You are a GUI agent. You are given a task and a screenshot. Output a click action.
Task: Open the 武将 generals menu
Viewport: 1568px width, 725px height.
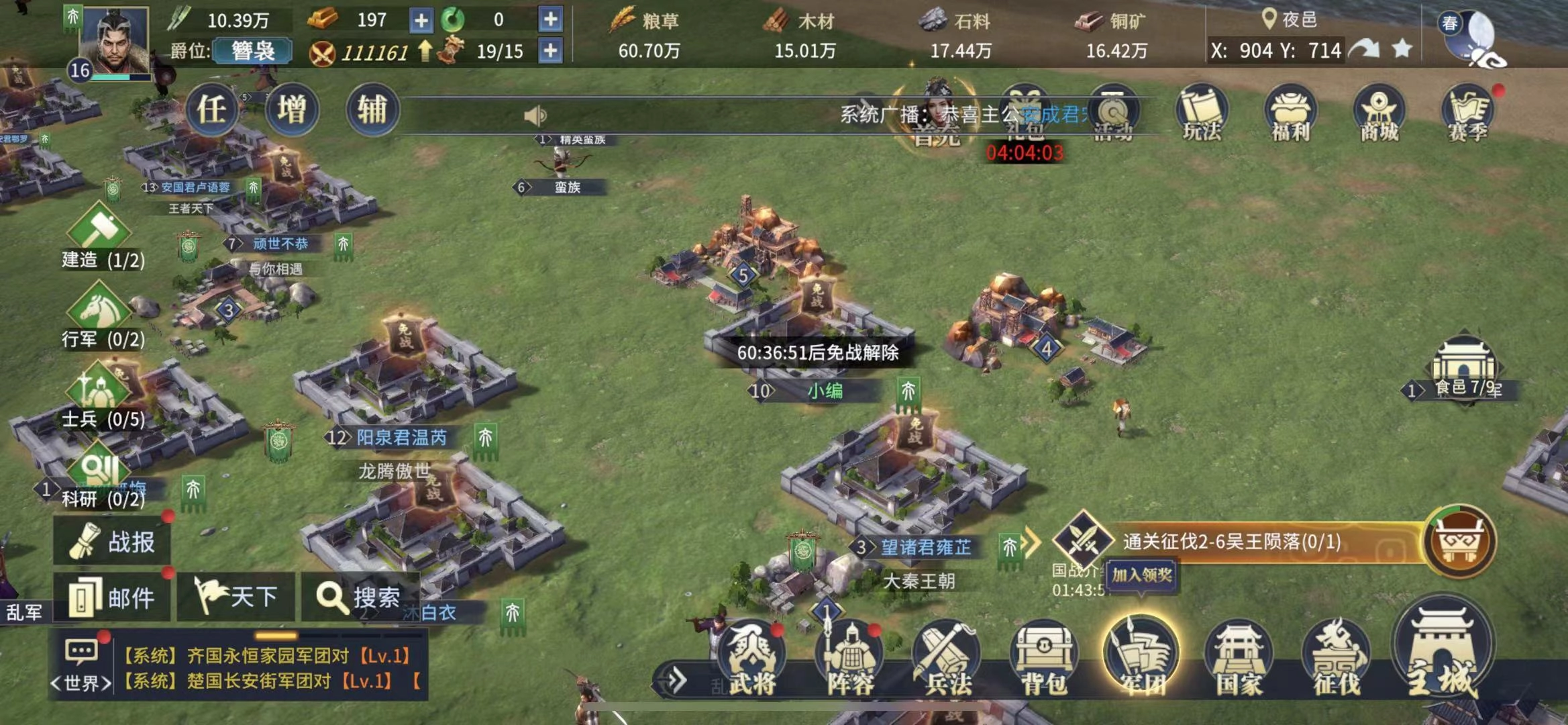751,658
